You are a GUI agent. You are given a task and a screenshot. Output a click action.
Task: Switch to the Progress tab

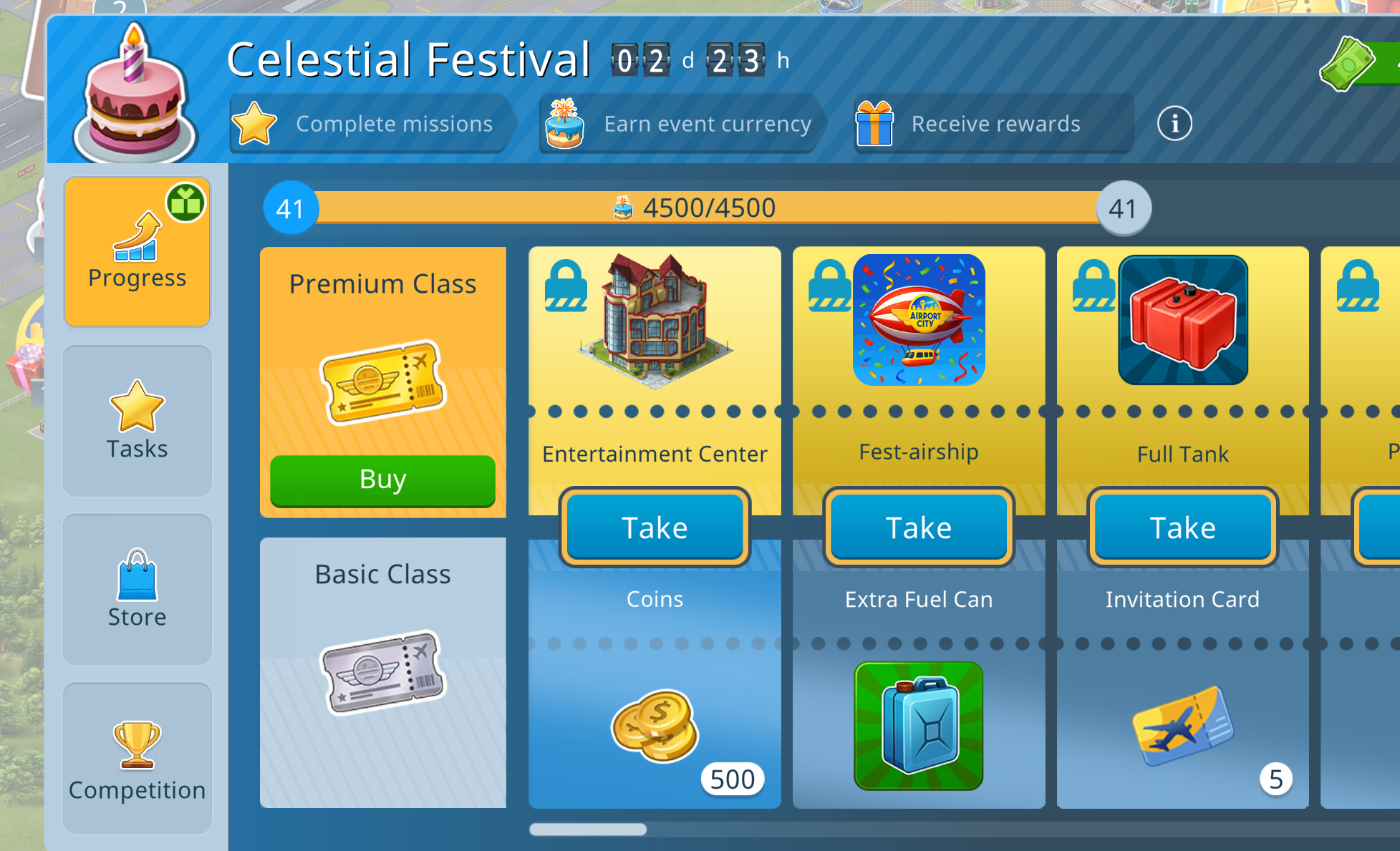tap(137, 252)
